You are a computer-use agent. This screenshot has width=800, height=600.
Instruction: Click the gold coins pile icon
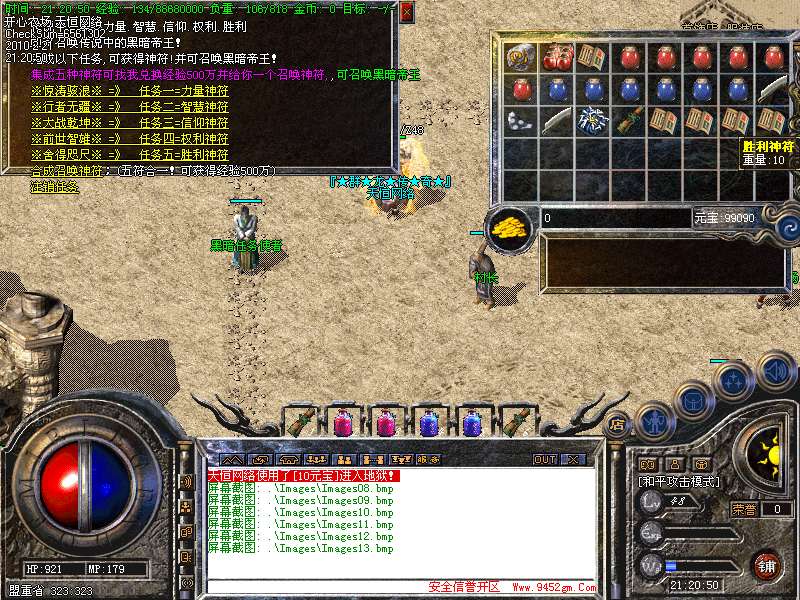click(x=511, y=227)
